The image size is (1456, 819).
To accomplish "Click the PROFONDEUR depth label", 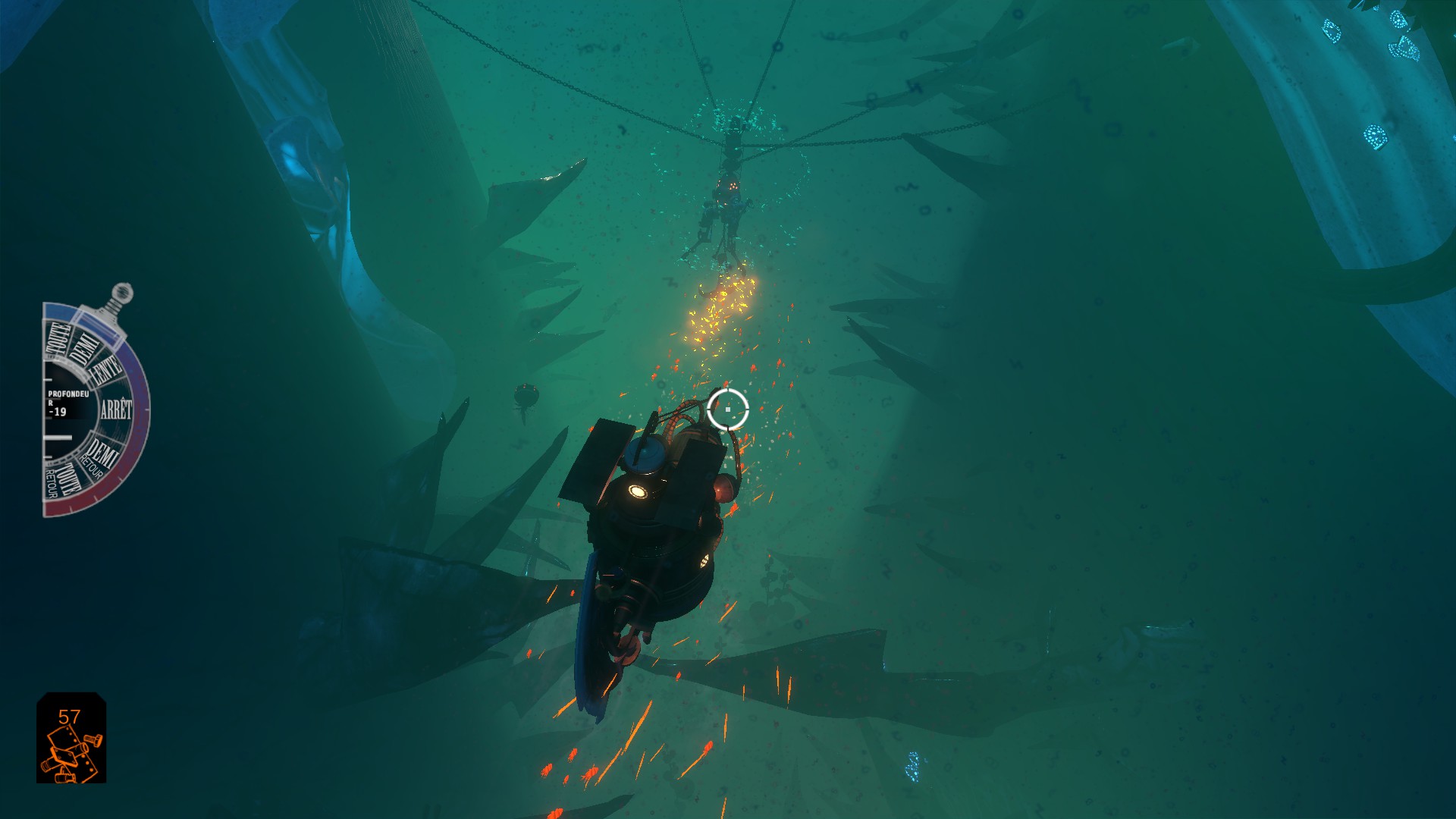I will click(68, 394).
